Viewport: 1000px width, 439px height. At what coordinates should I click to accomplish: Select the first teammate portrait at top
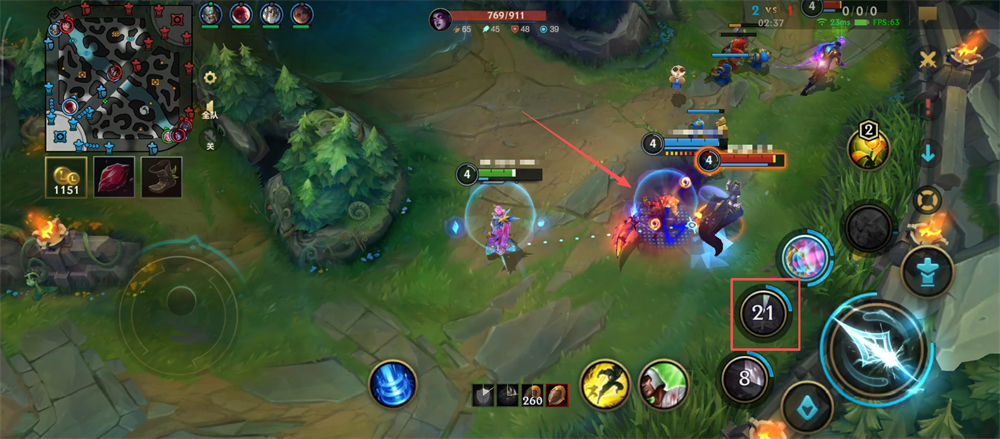click(210, 15)
